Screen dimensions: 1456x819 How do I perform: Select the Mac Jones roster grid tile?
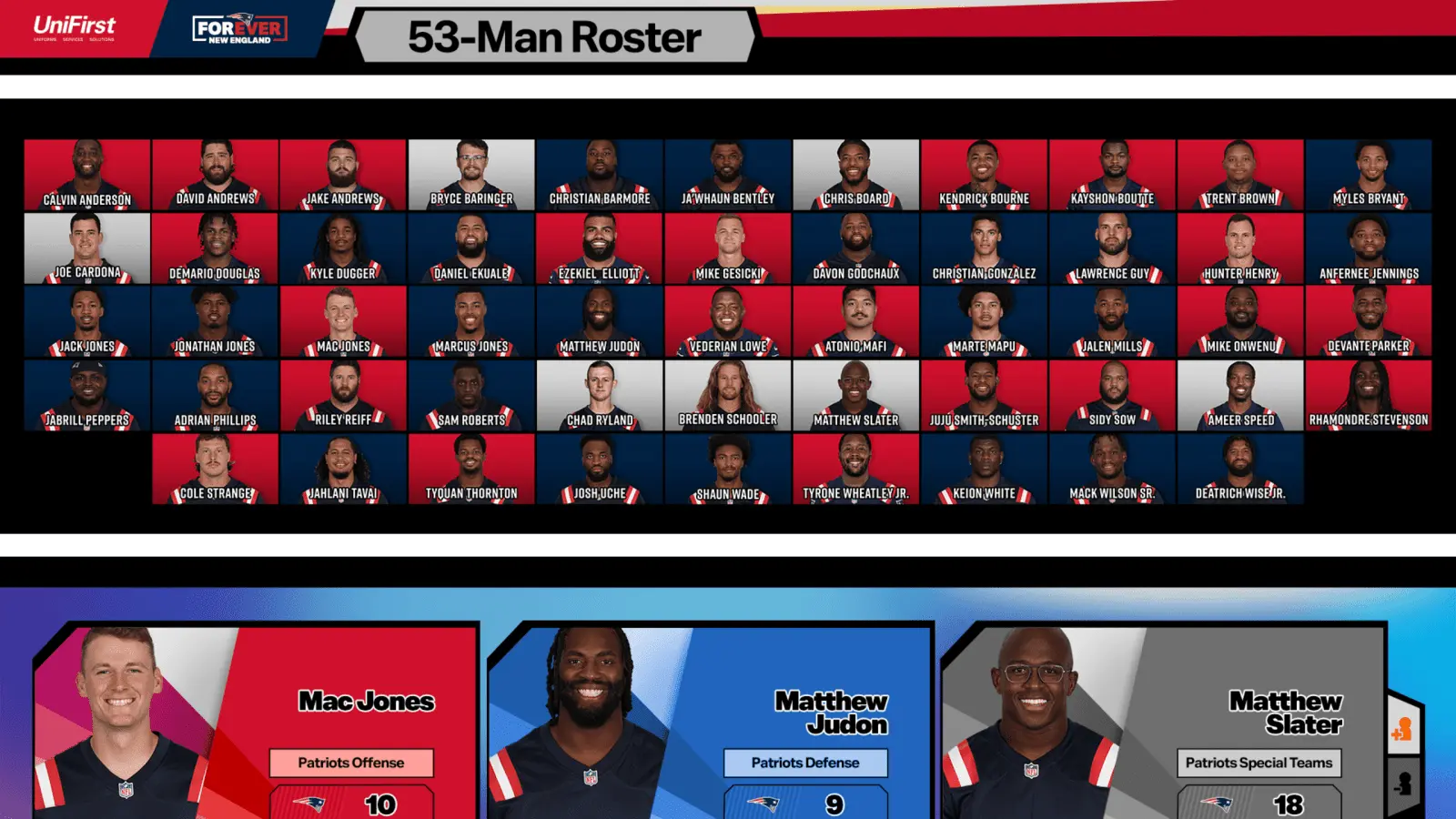coord(343,321)
